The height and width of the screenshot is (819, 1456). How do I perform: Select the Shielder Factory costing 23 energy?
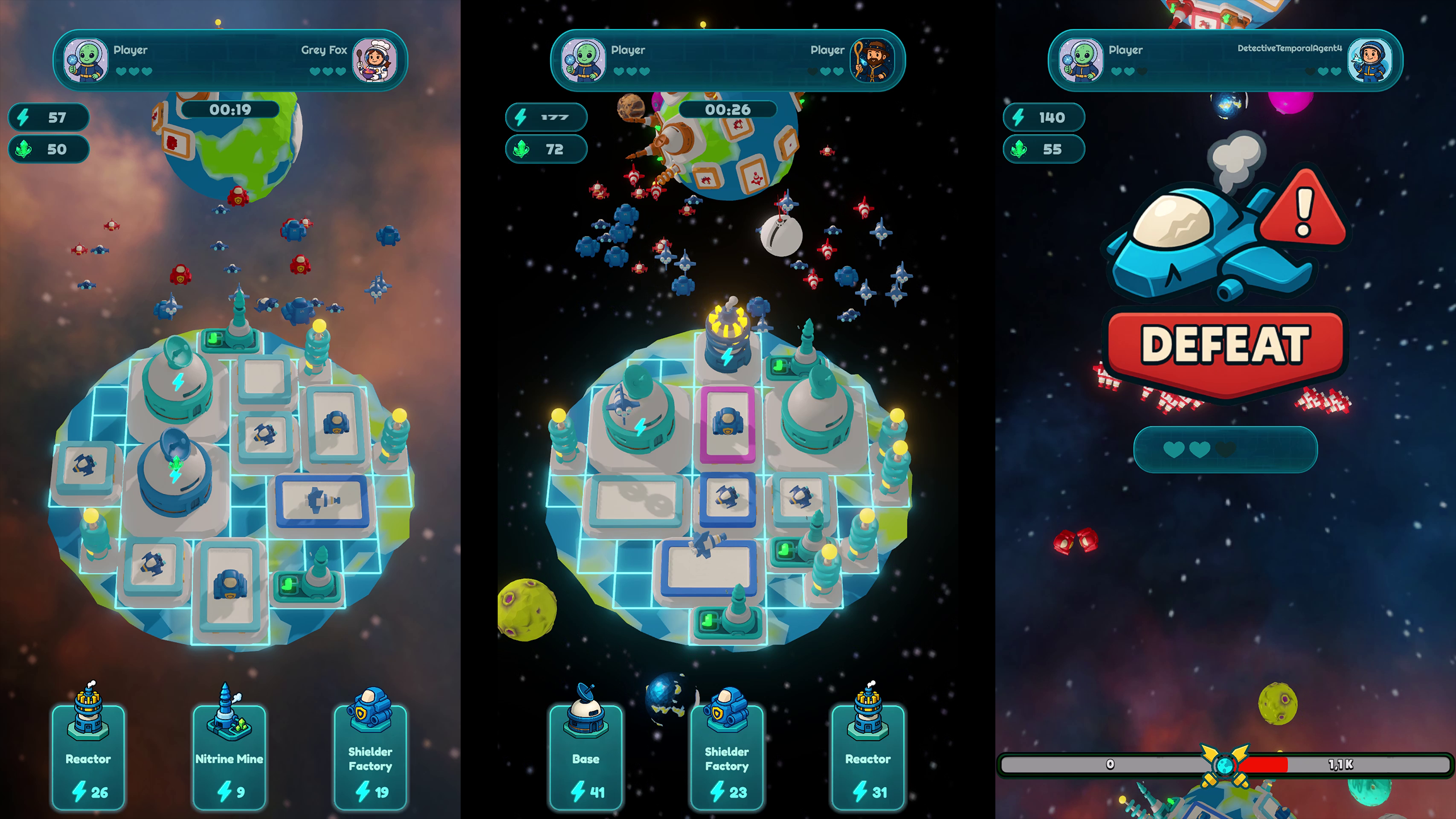click(x=727, y=759)
